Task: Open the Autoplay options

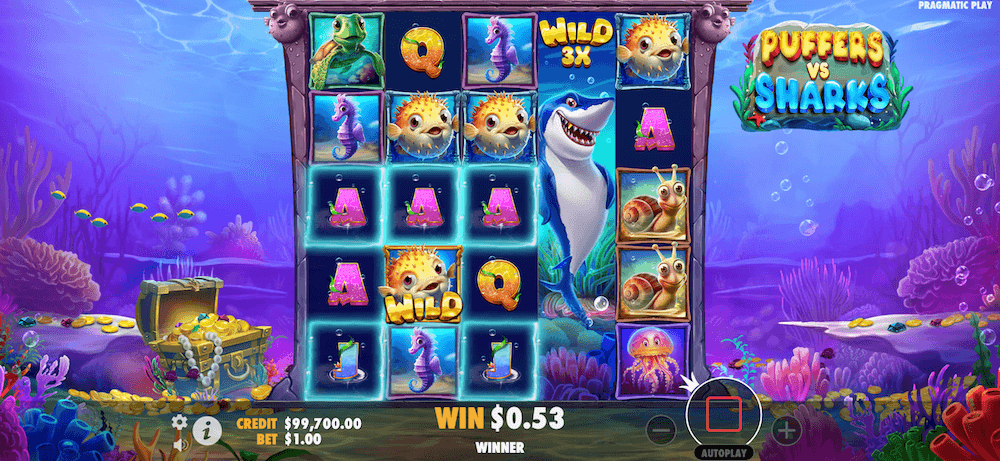Action: click(724, 452)
